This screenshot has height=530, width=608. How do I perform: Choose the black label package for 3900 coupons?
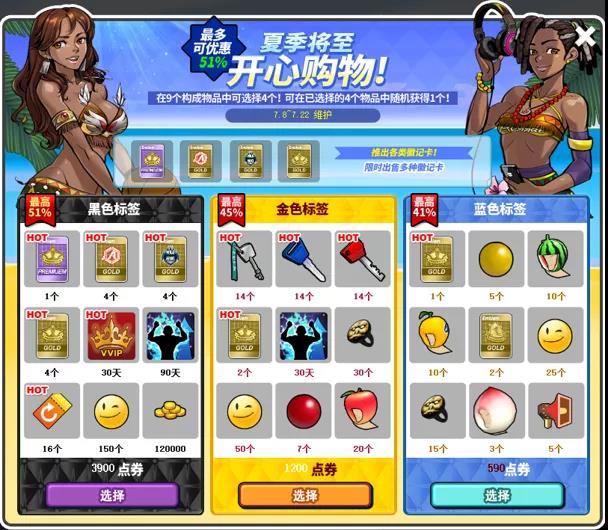(112, 495)
